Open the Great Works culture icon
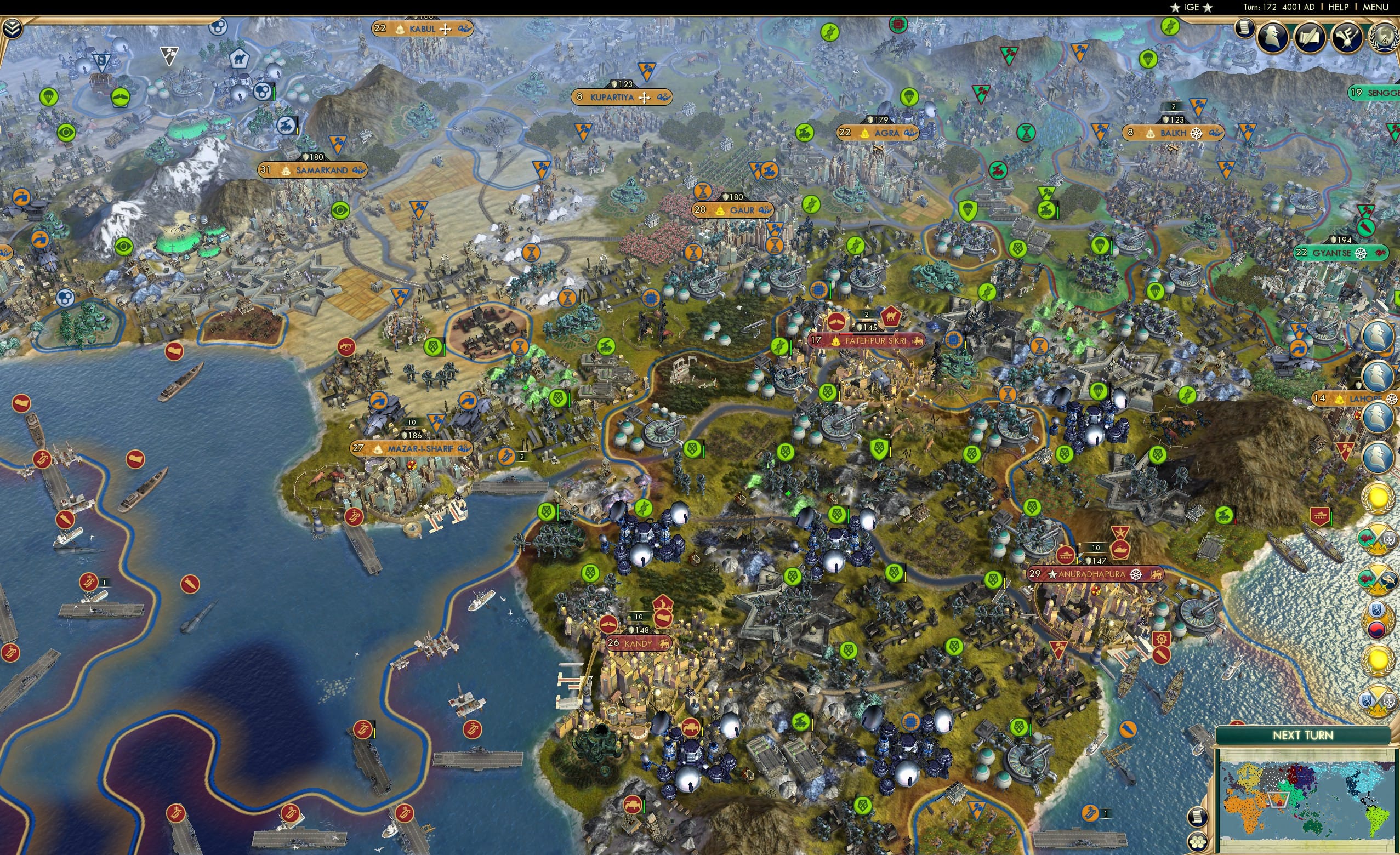The height and width of the screenshot is (855, 1400). click(x=1347, y=36)
